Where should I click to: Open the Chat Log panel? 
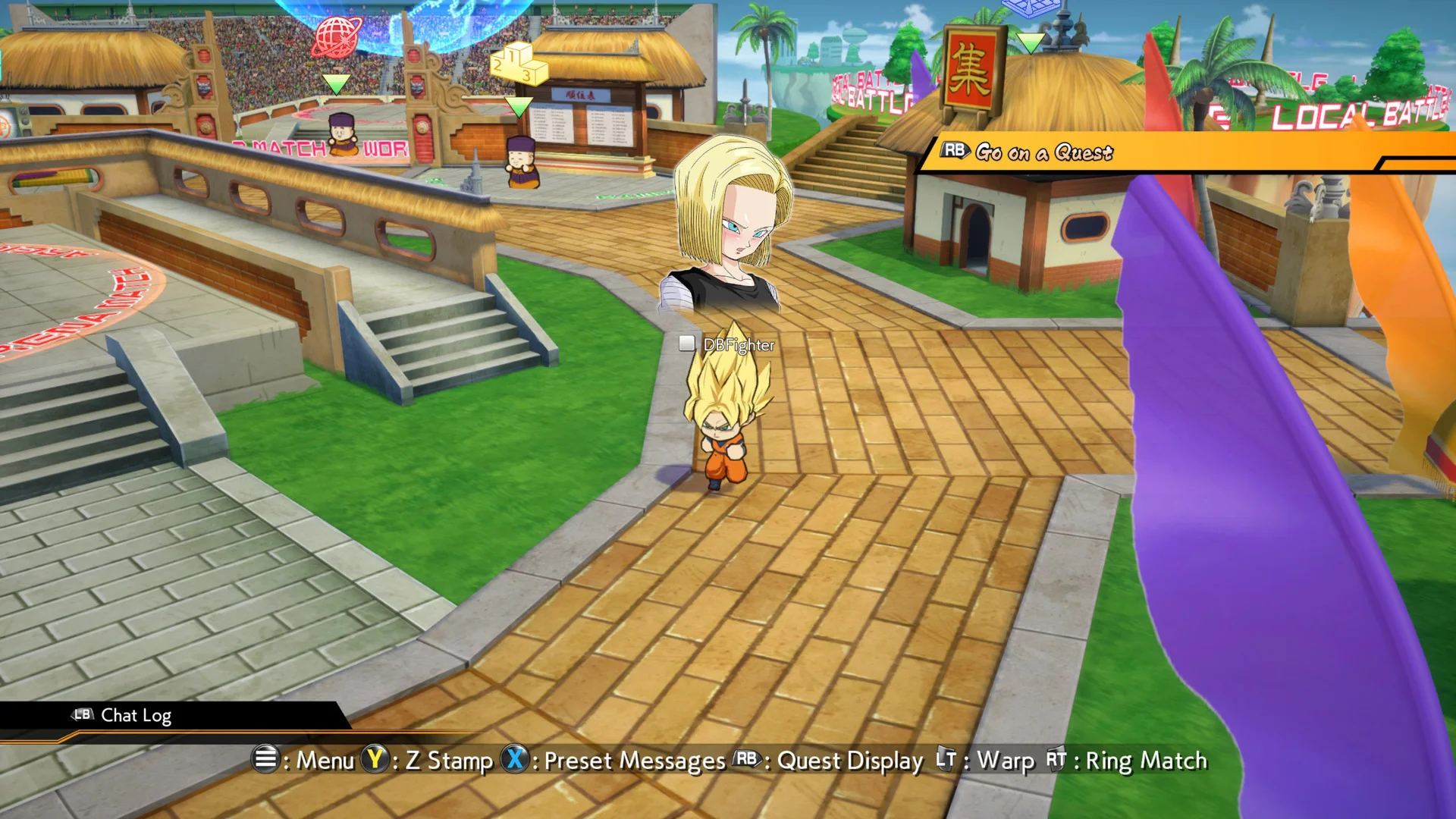click(135, 715)
